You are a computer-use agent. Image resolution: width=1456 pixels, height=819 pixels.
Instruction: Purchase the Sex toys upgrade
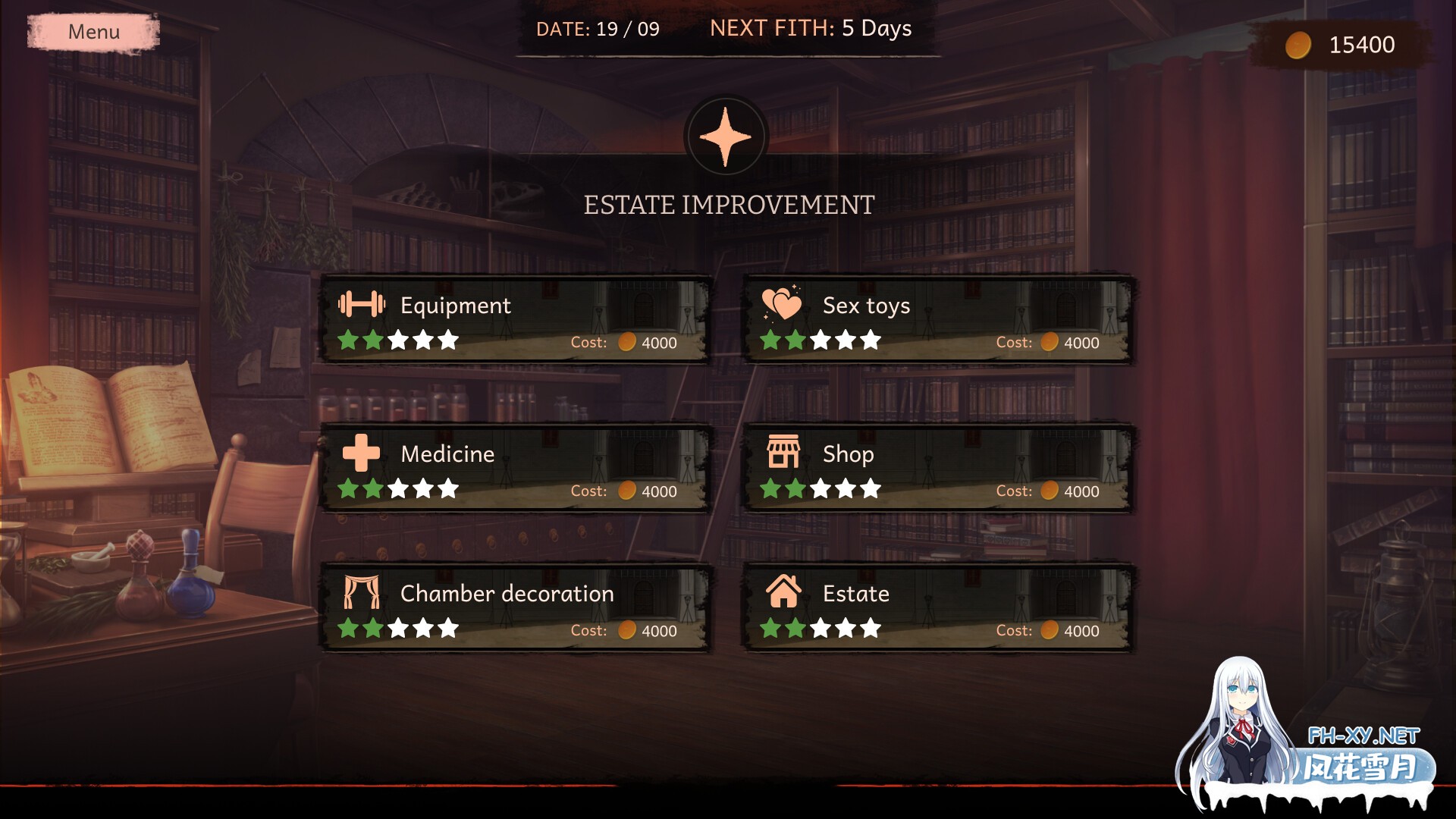click(937, 320)
